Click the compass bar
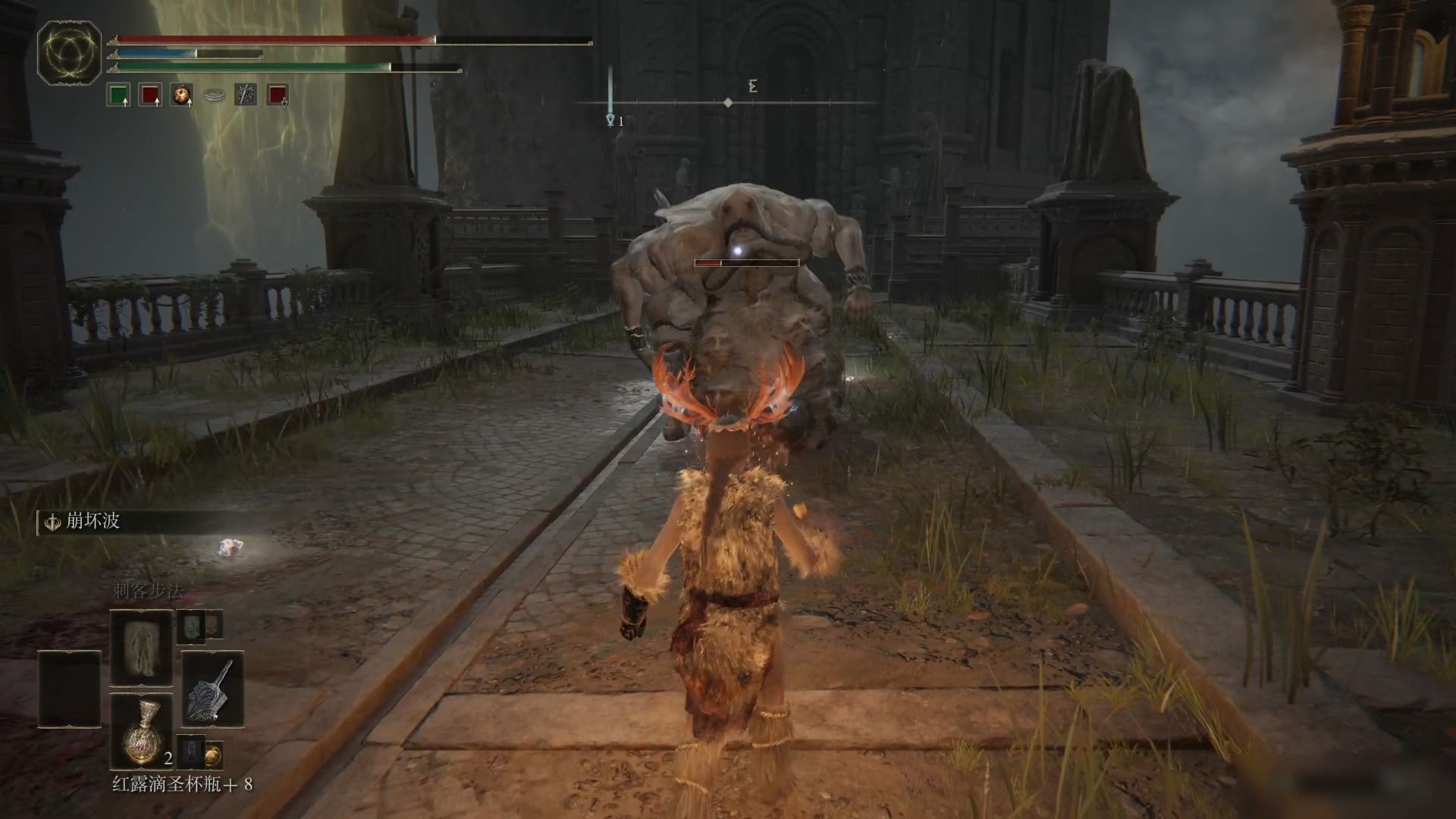 tap(726, 102)
